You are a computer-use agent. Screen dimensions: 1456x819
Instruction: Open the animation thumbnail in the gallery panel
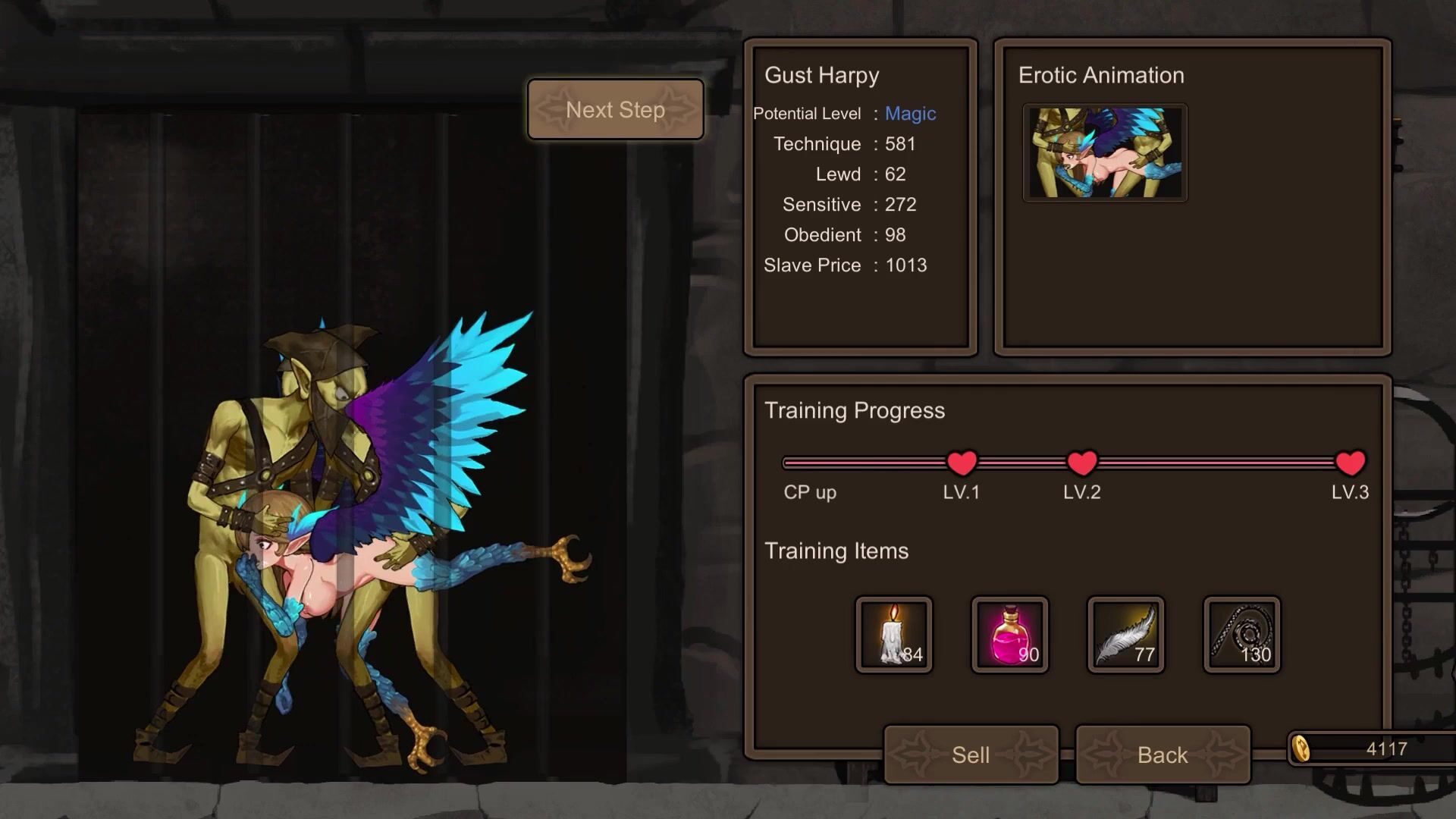[x=1105, y=153]
